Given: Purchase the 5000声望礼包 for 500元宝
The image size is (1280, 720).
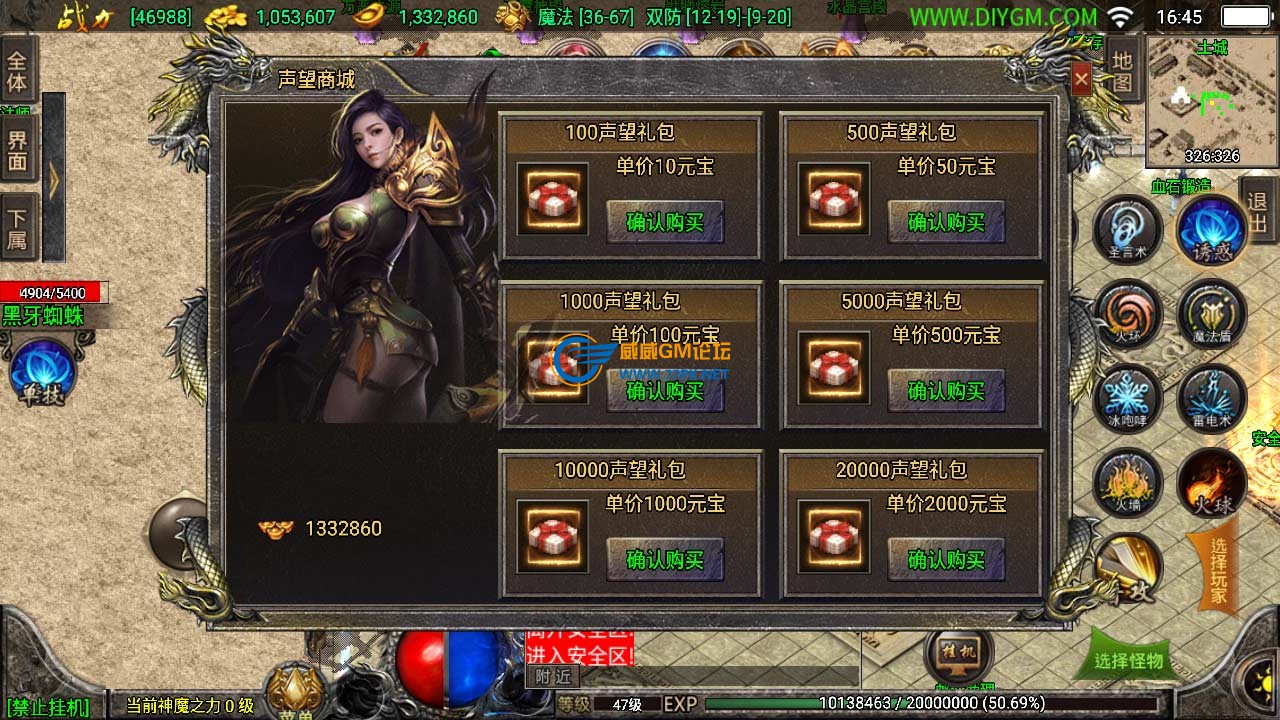Looking at the screenshot, I should click(x=945, y=391).
